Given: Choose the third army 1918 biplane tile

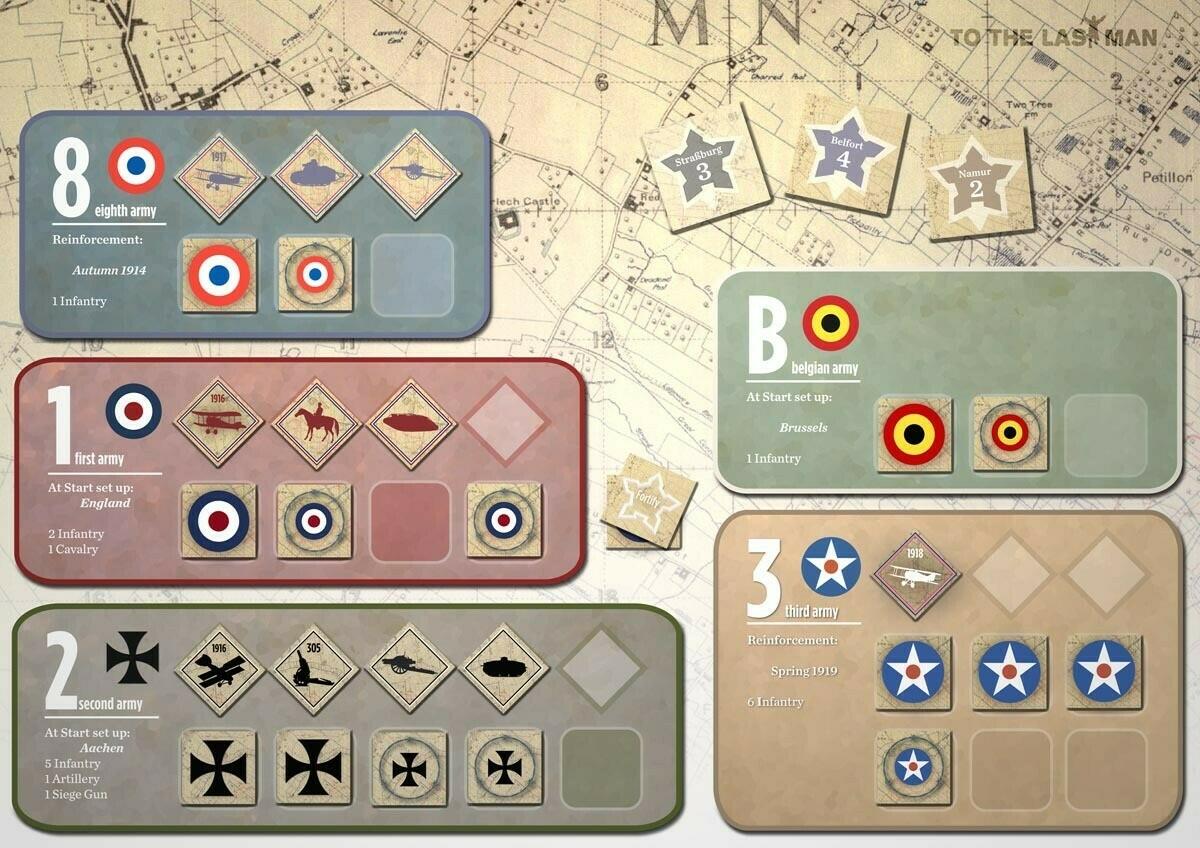Looking at the screenshot, I should tap(915, 574).
